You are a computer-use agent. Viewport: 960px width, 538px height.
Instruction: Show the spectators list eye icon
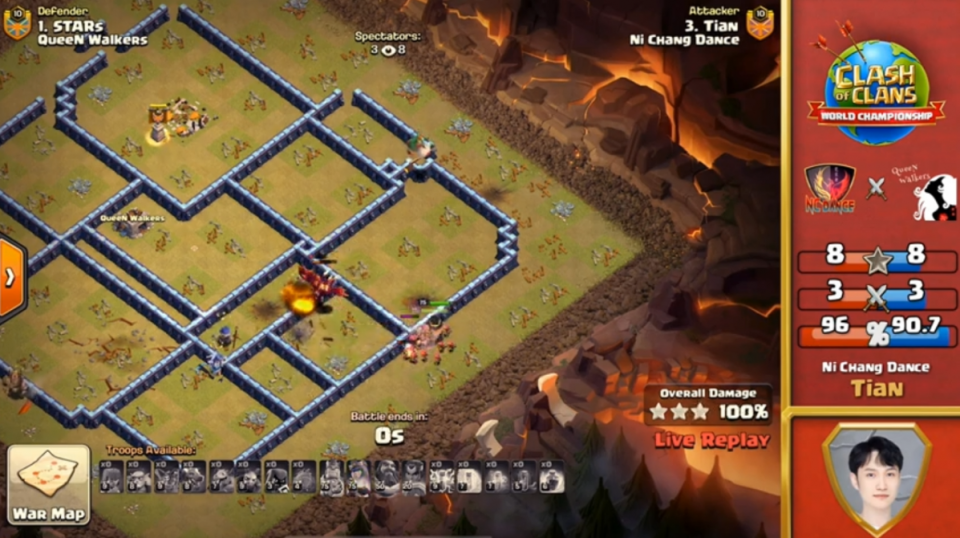click(388, 50)
